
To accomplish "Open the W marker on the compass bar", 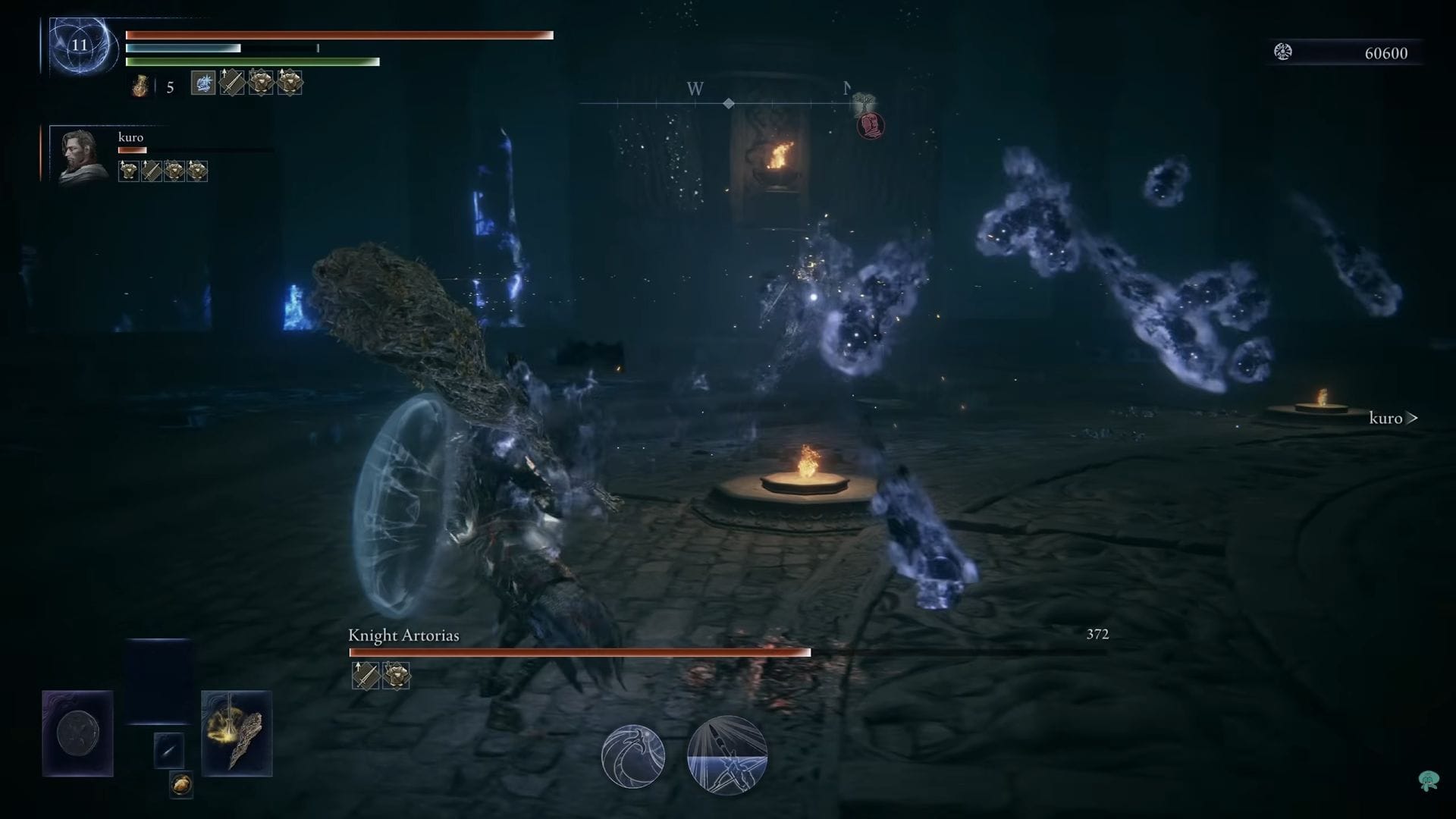I will point(692,89).
